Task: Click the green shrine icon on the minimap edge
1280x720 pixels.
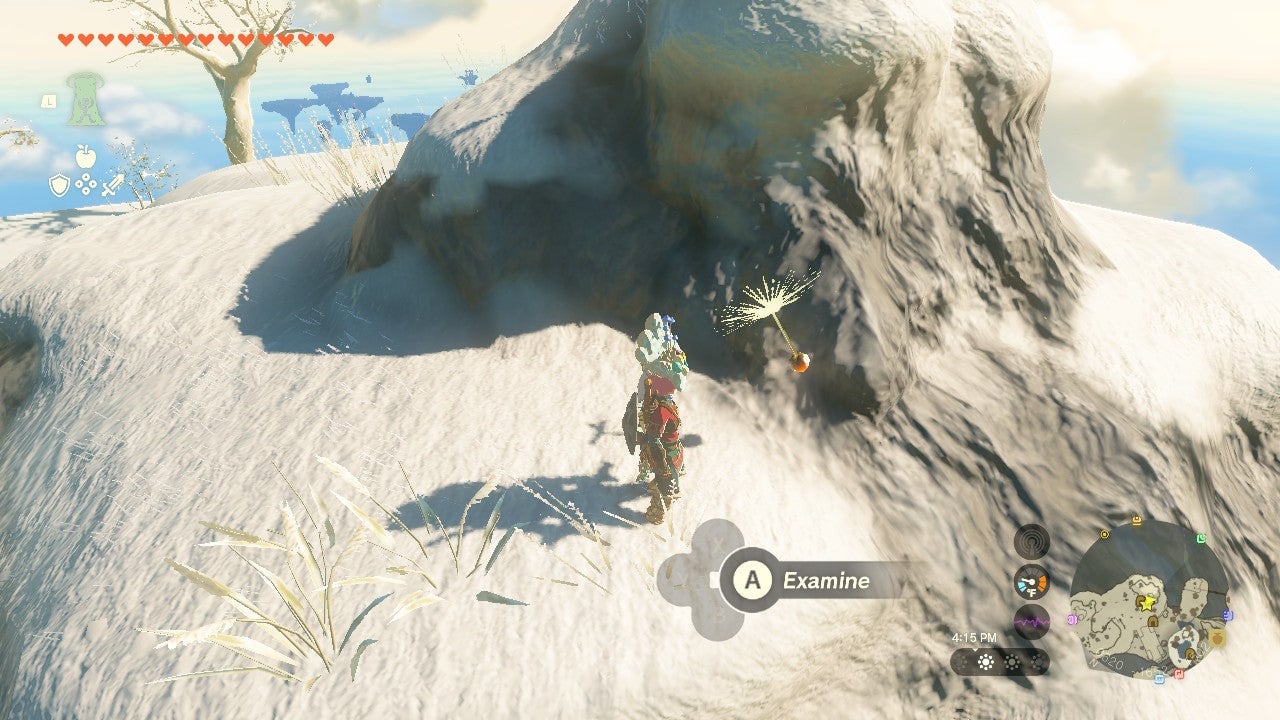Action: coord(1200,539)
